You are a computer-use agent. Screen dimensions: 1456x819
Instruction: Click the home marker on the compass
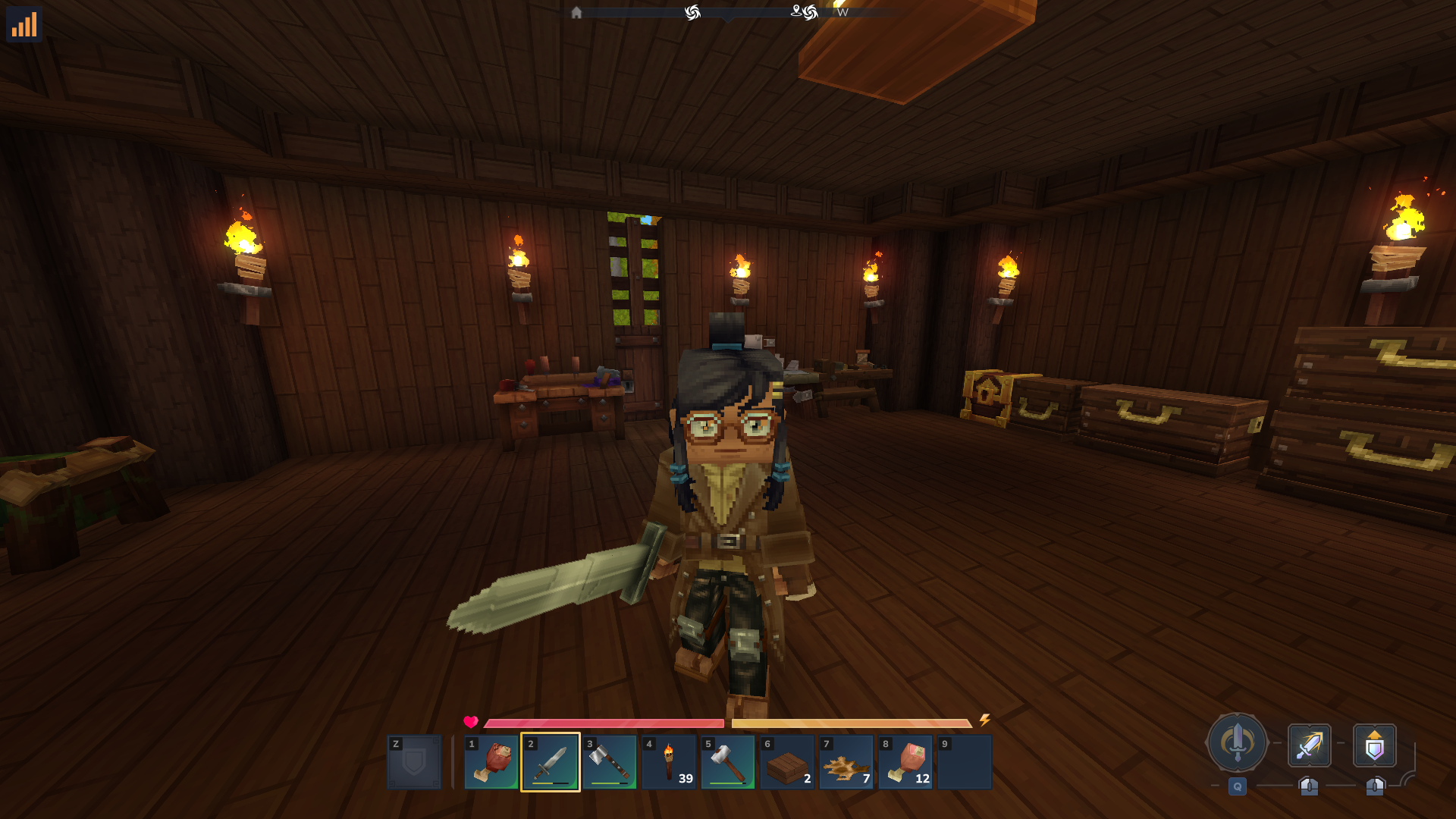[576, 13]
